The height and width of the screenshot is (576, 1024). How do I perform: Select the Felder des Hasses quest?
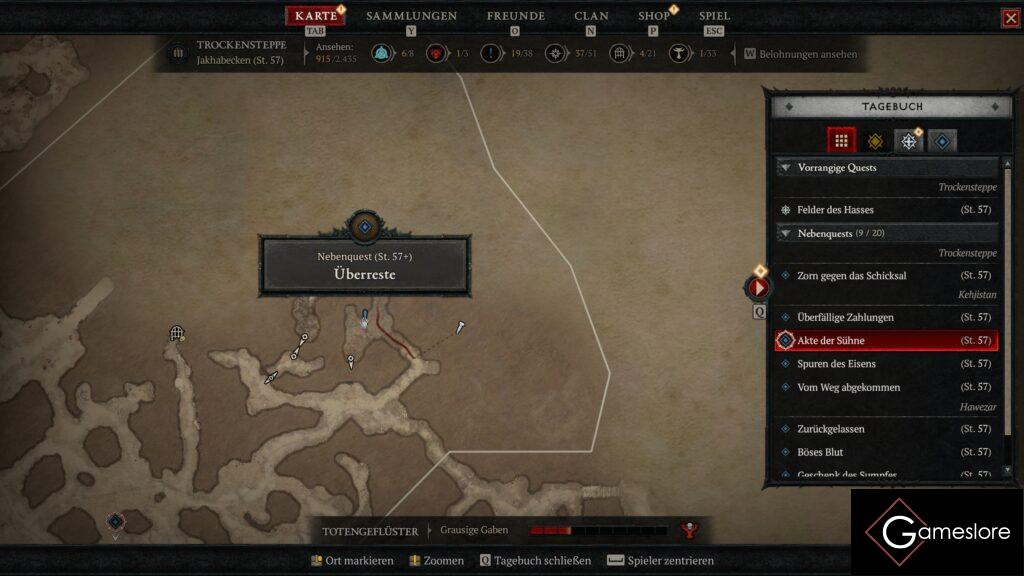tap(836, 210)
